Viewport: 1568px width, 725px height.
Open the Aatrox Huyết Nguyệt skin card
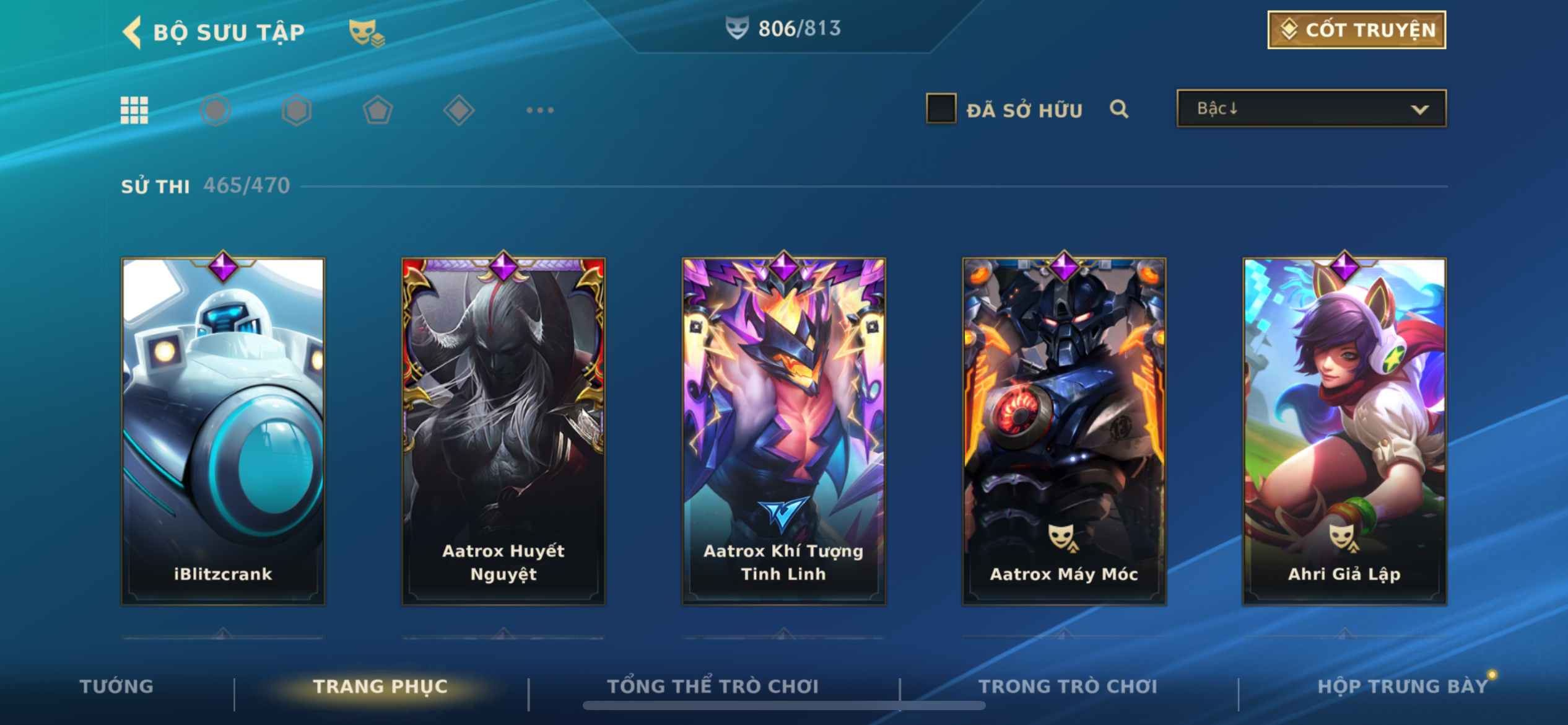[503, 431]
